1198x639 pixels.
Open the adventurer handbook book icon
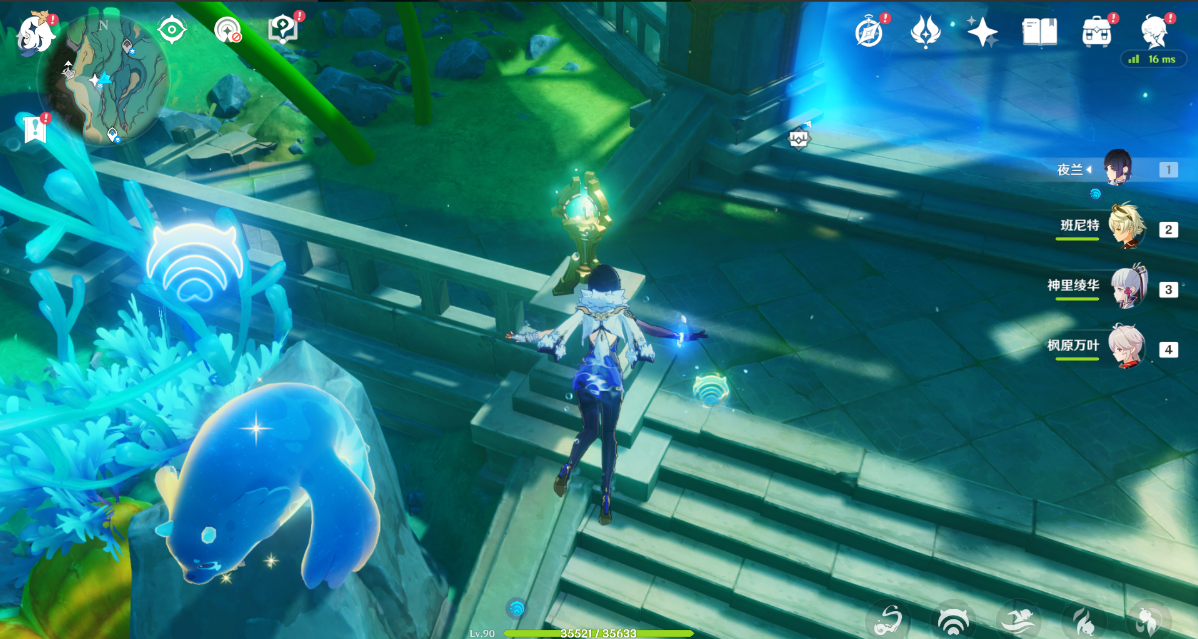coord(1039,31)
